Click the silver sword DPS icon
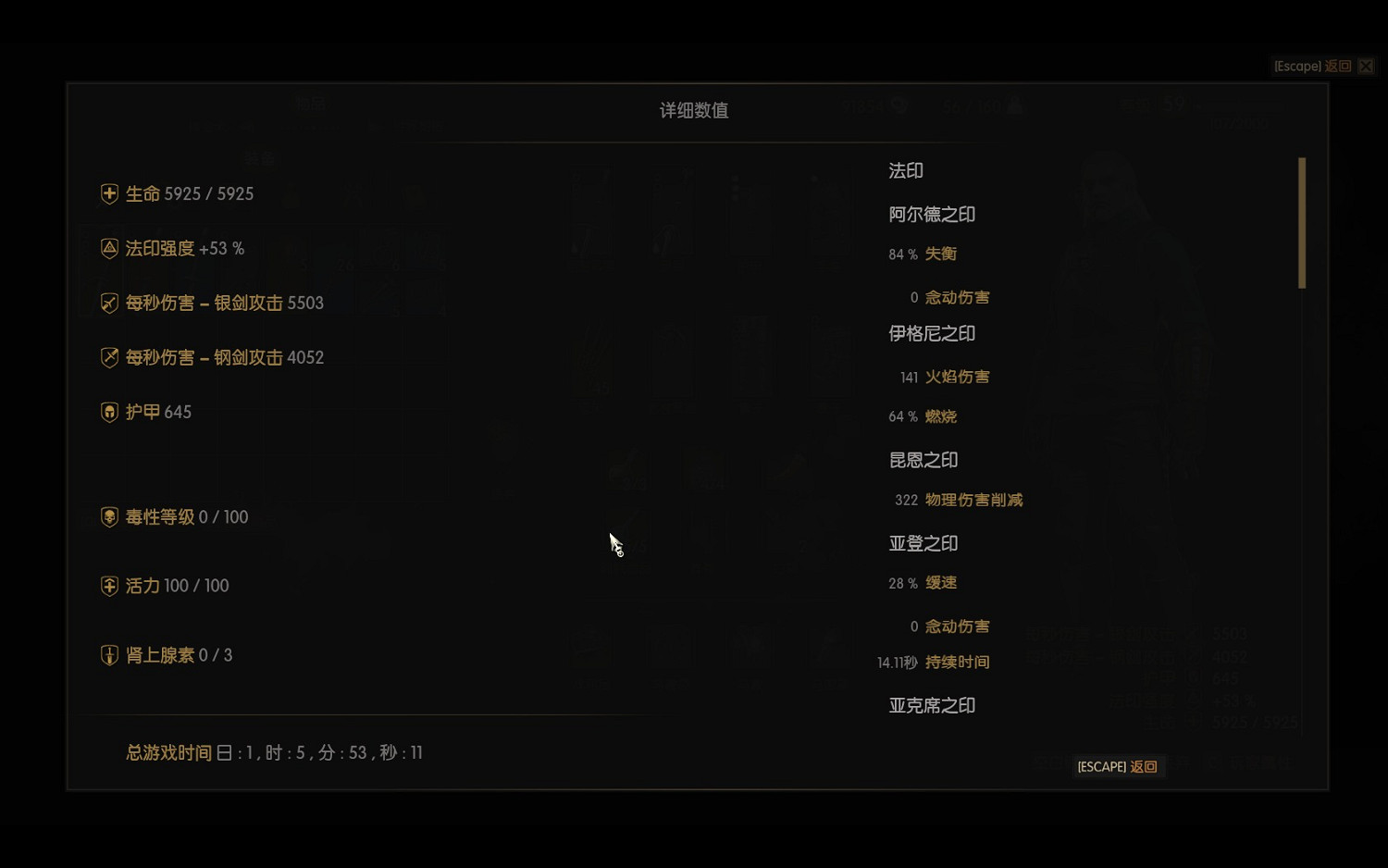Image resolution: width=1388 pixels, height=868 pixels. pos(108,303)
